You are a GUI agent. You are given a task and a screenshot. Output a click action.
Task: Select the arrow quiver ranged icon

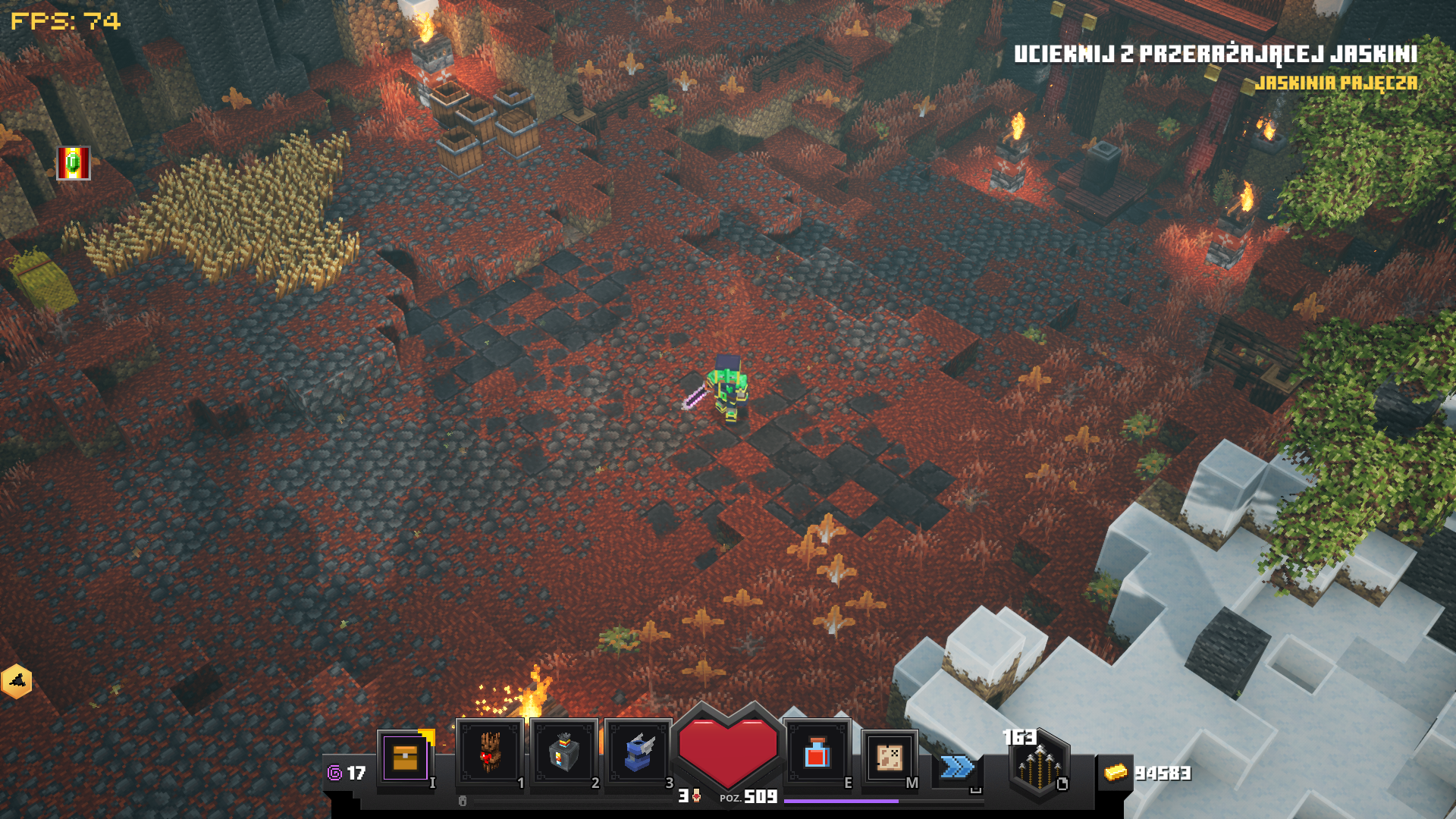(1039, 766)
